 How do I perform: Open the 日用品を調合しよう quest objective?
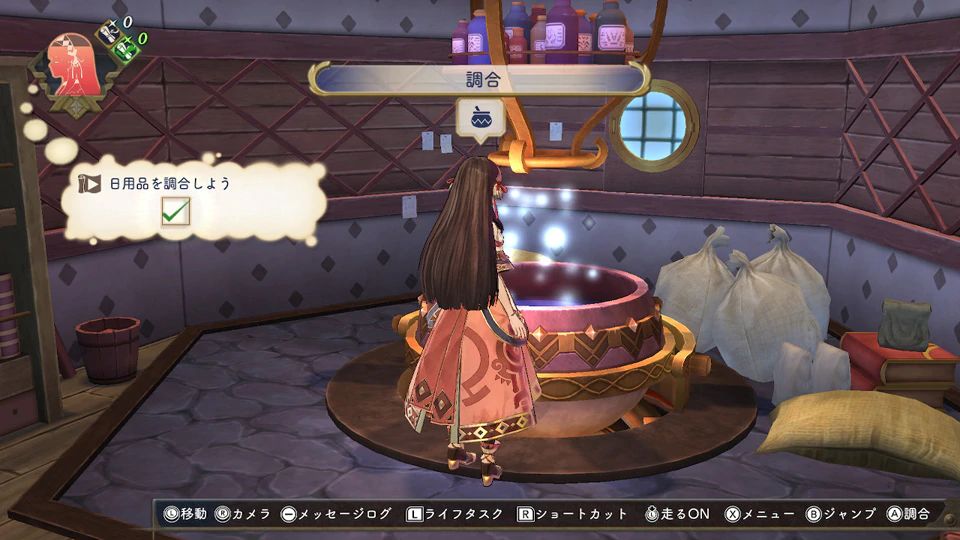170,184
